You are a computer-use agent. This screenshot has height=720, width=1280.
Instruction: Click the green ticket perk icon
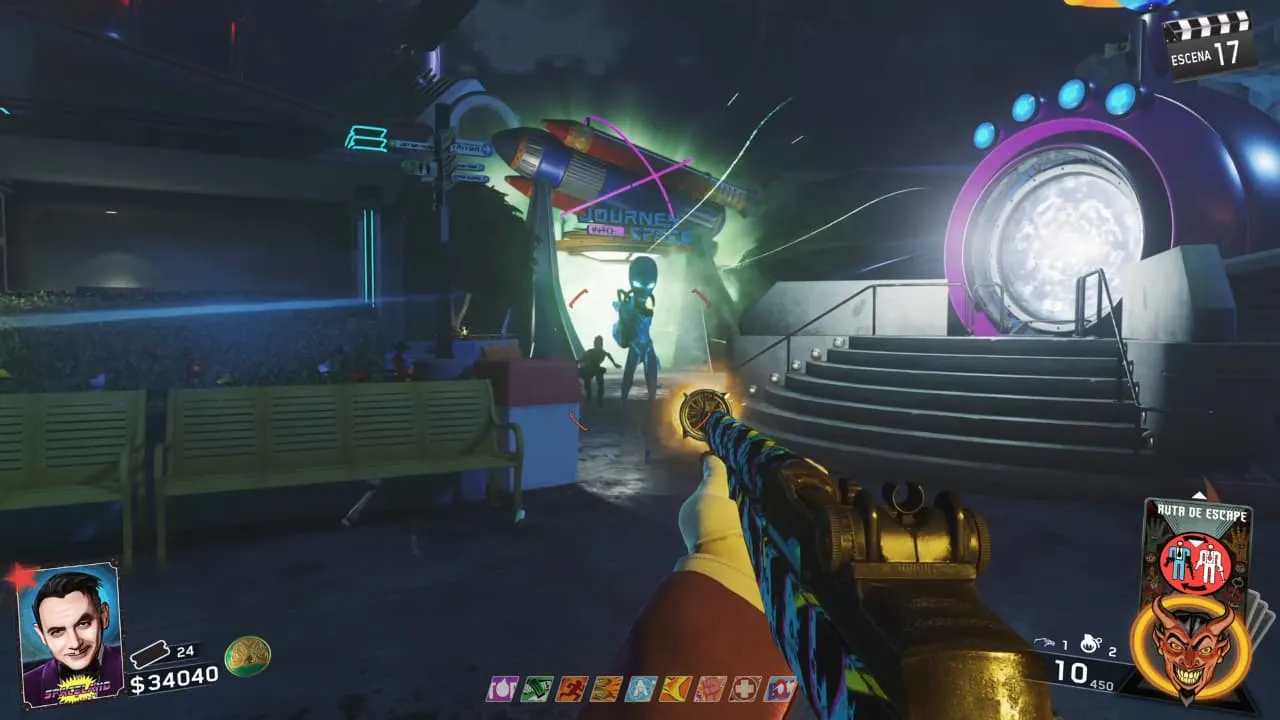[536, 688]
